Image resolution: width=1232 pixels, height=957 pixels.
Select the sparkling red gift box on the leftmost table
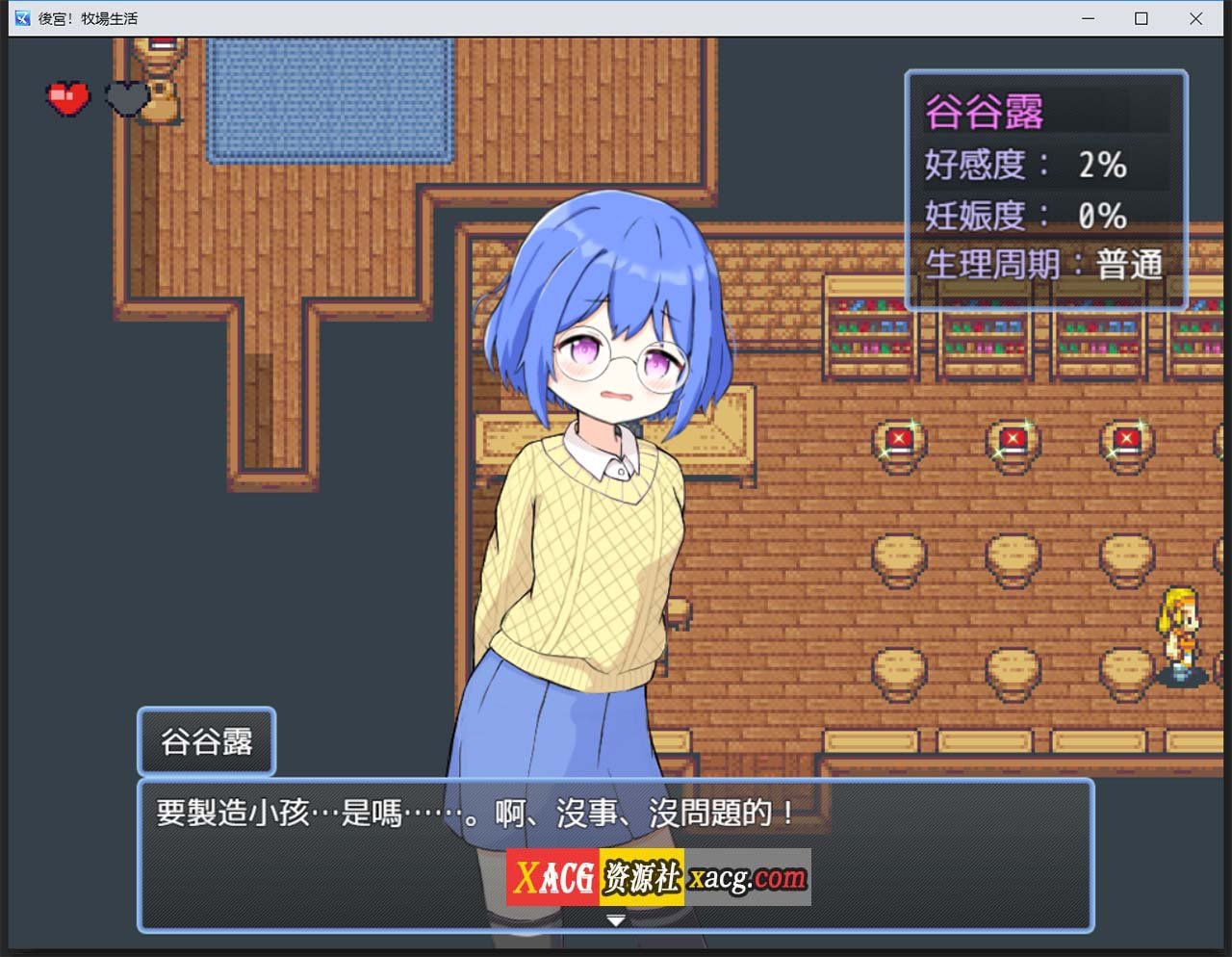coord(899,438)
